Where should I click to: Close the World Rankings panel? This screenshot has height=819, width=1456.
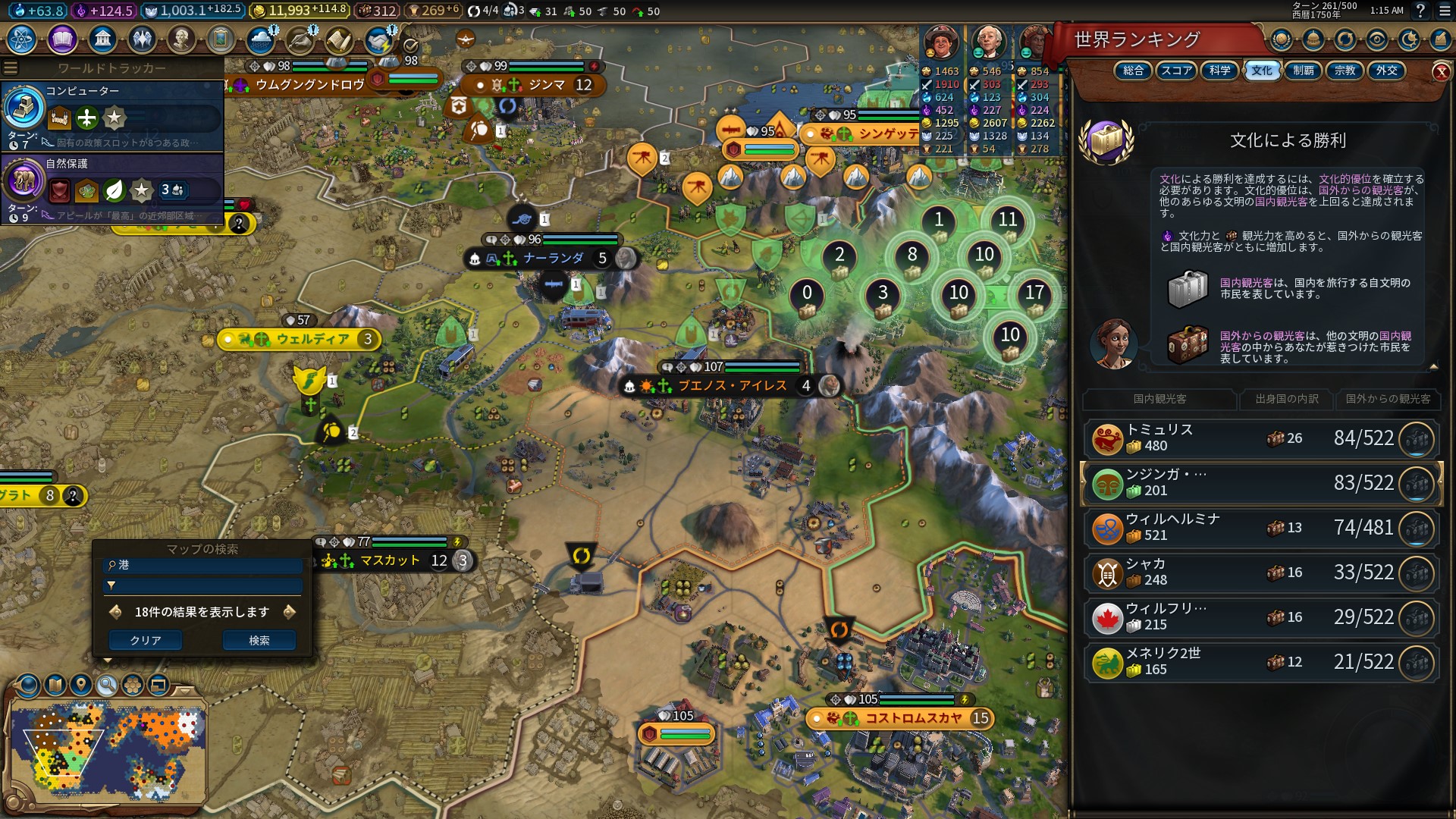1441,72
